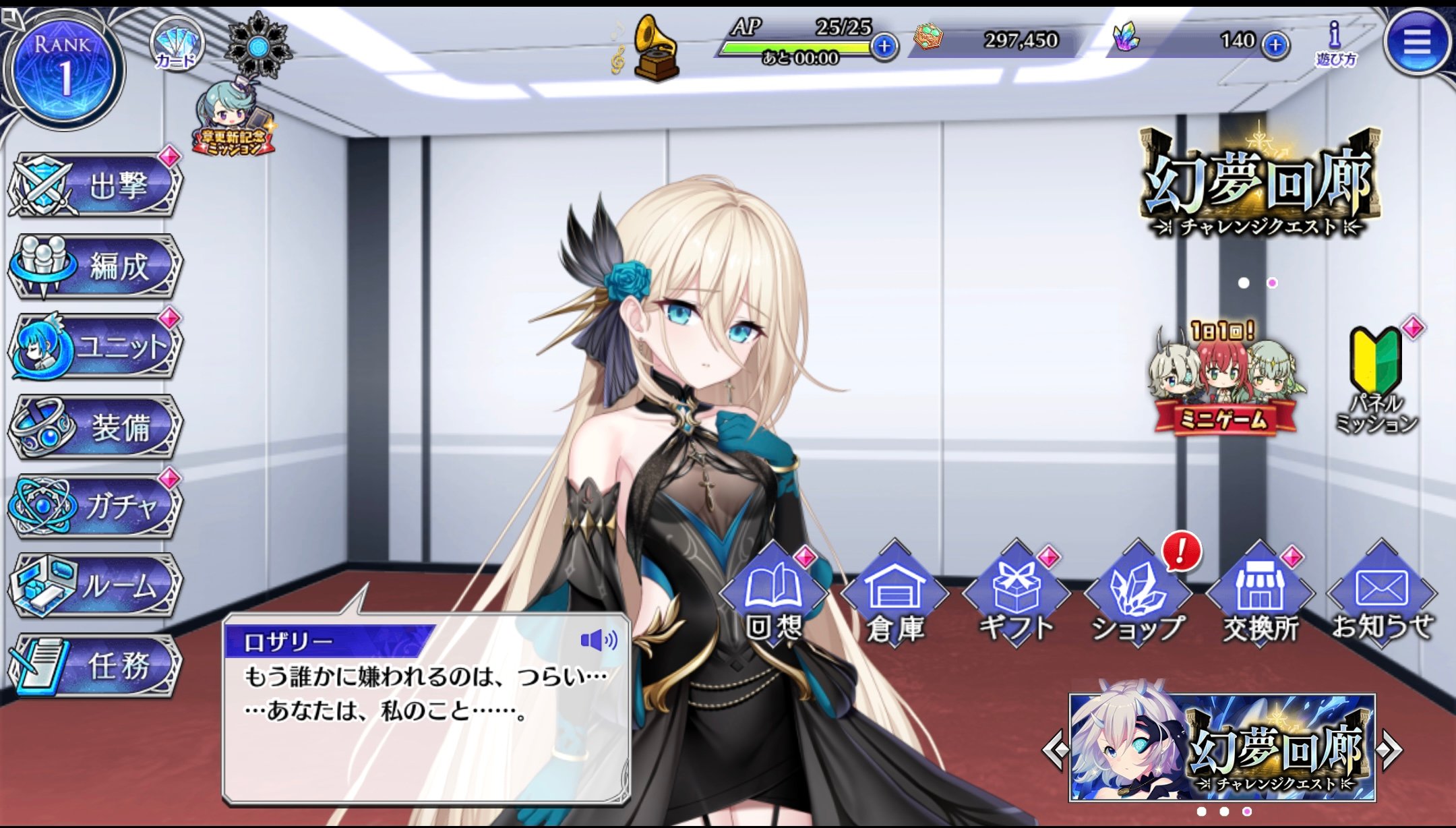1456x828 pixels.
Task: Replay Rosalie's voice line speaker icon
Action: 598,640
